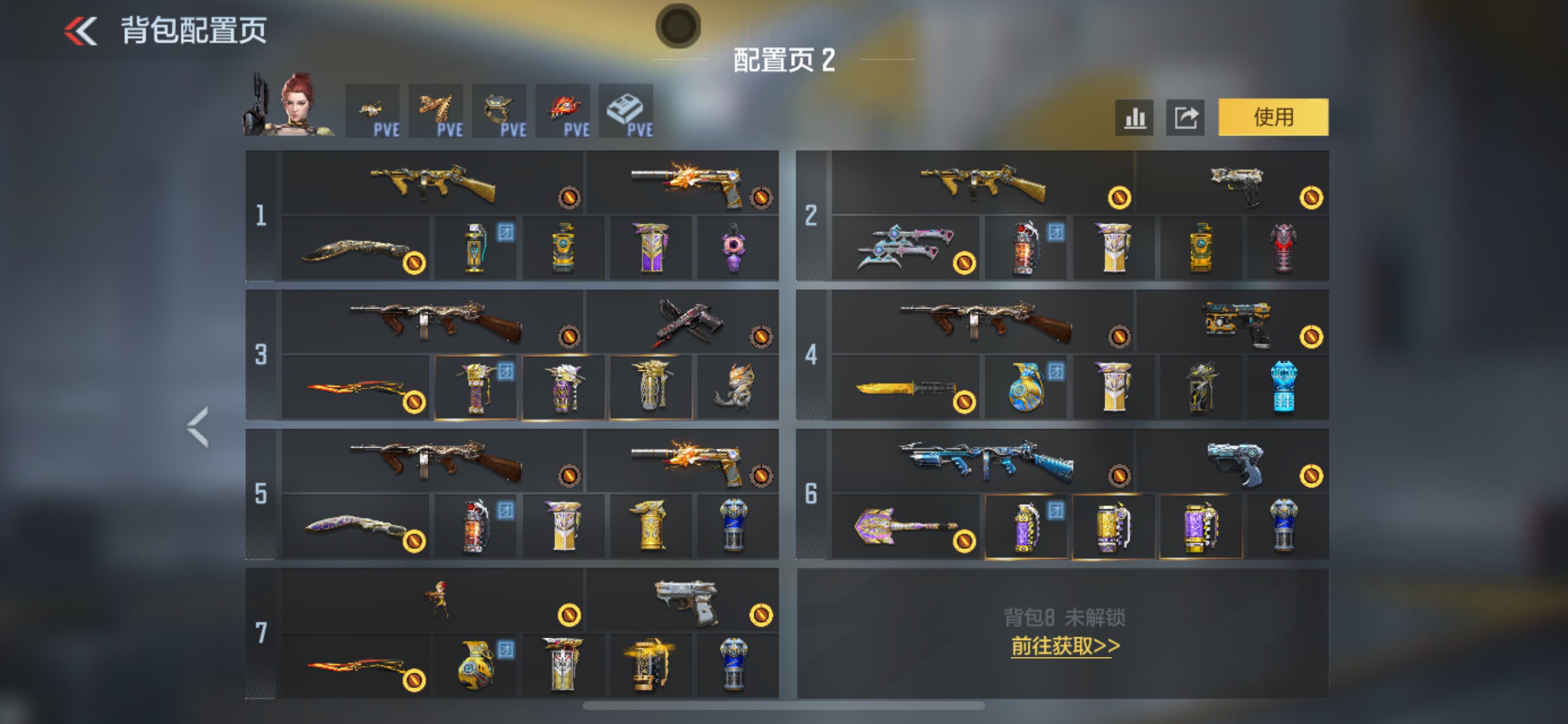Select the first PVE equipment slot icon
This screenshot has width=1568, height=724.
click(x=373, y=111)
